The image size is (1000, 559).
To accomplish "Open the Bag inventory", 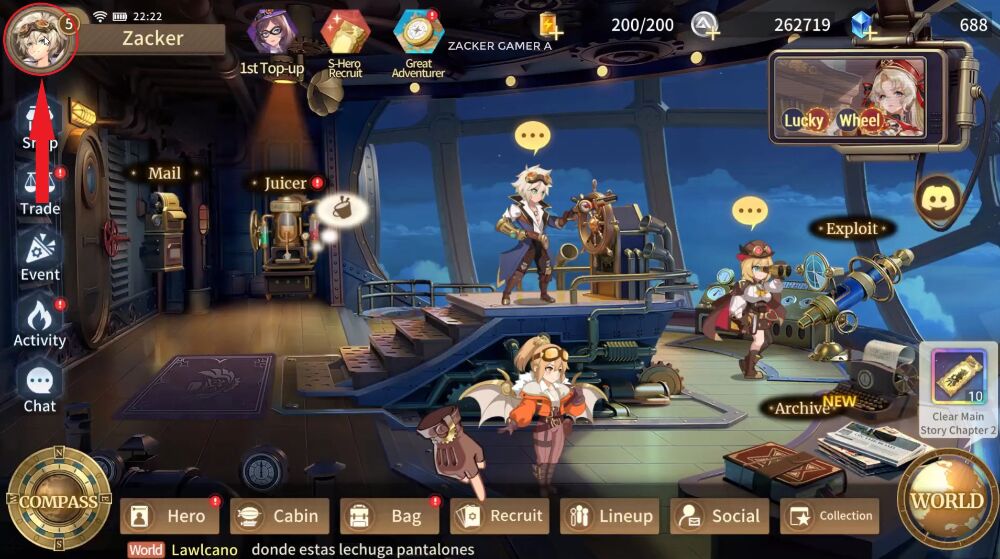I will point(390,516).
